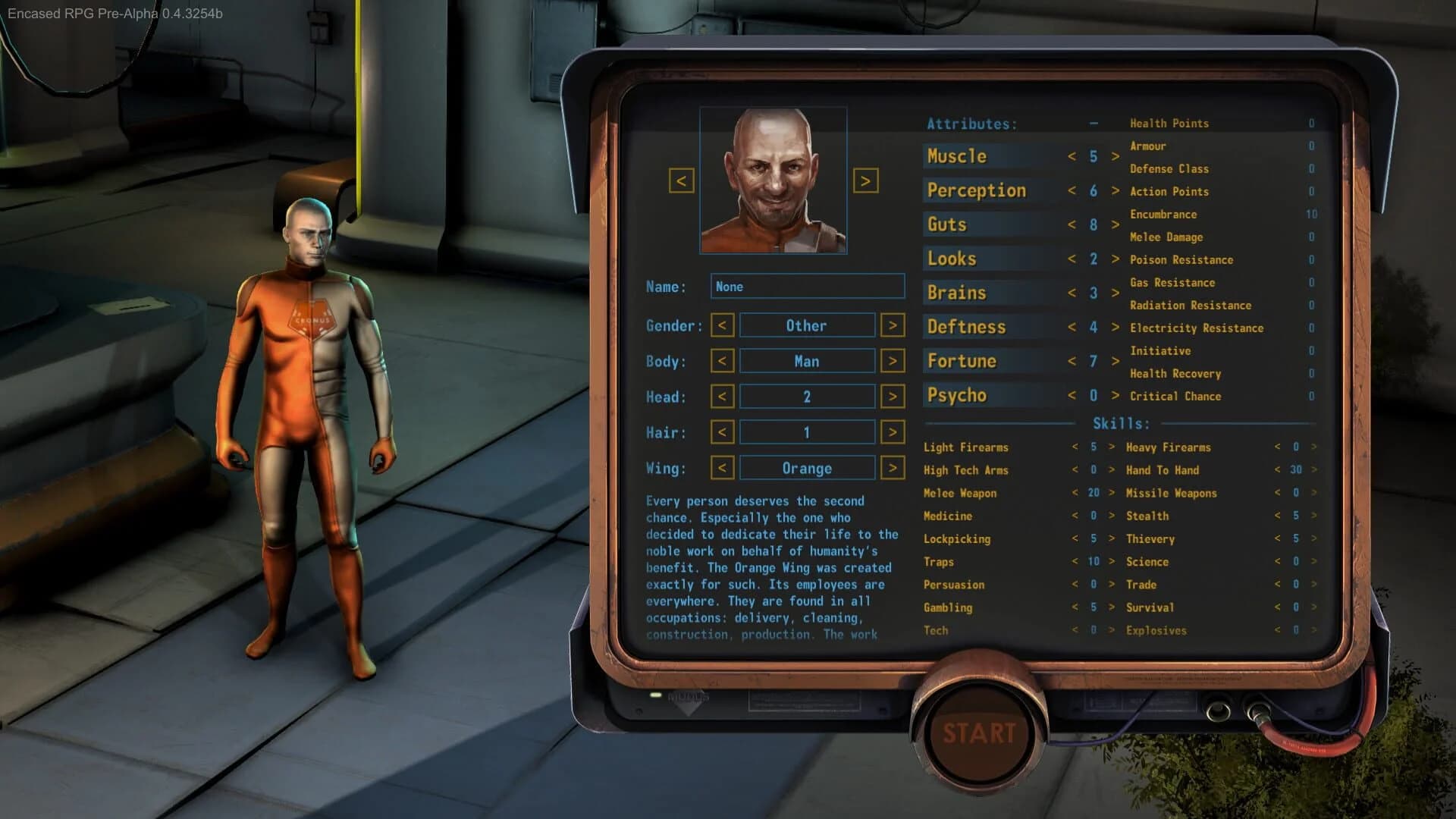Select the next Hair option
Viewport: 1456px width, 819px height.
[893, 431]
